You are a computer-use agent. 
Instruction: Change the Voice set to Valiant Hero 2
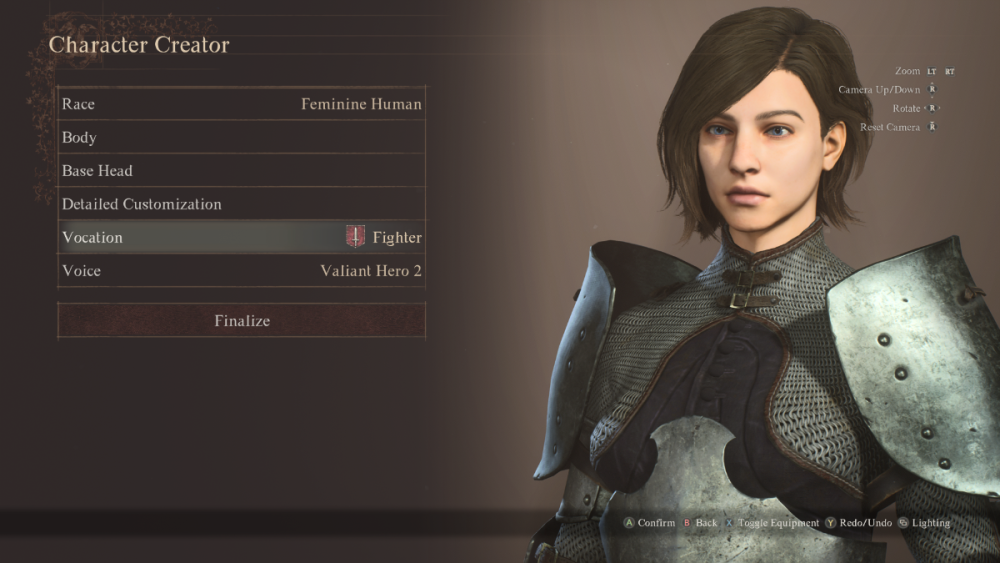241,271
